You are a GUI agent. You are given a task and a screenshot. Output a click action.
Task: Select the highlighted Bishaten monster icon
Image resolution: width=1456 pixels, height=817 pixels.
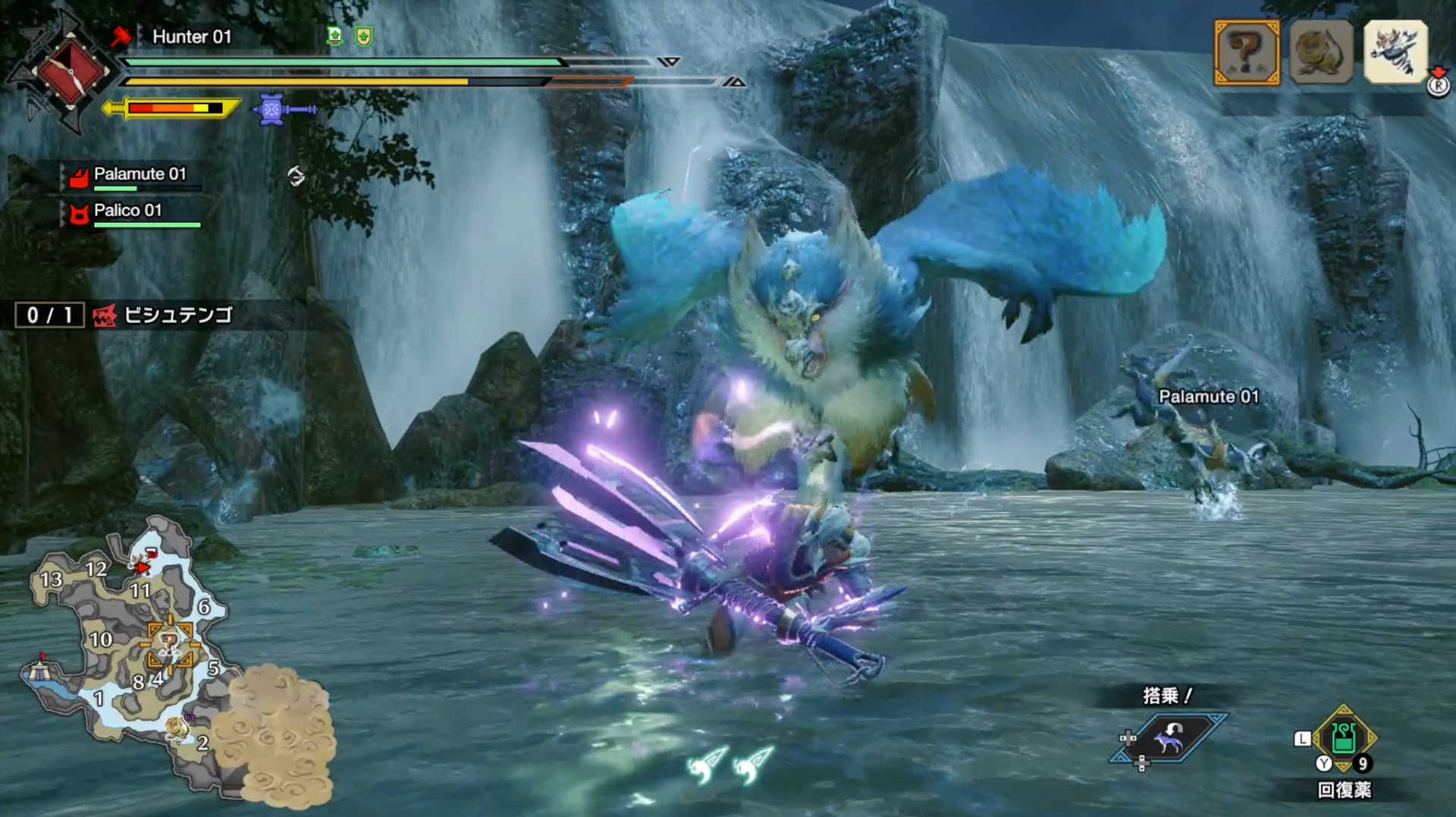coord(1395,51)
